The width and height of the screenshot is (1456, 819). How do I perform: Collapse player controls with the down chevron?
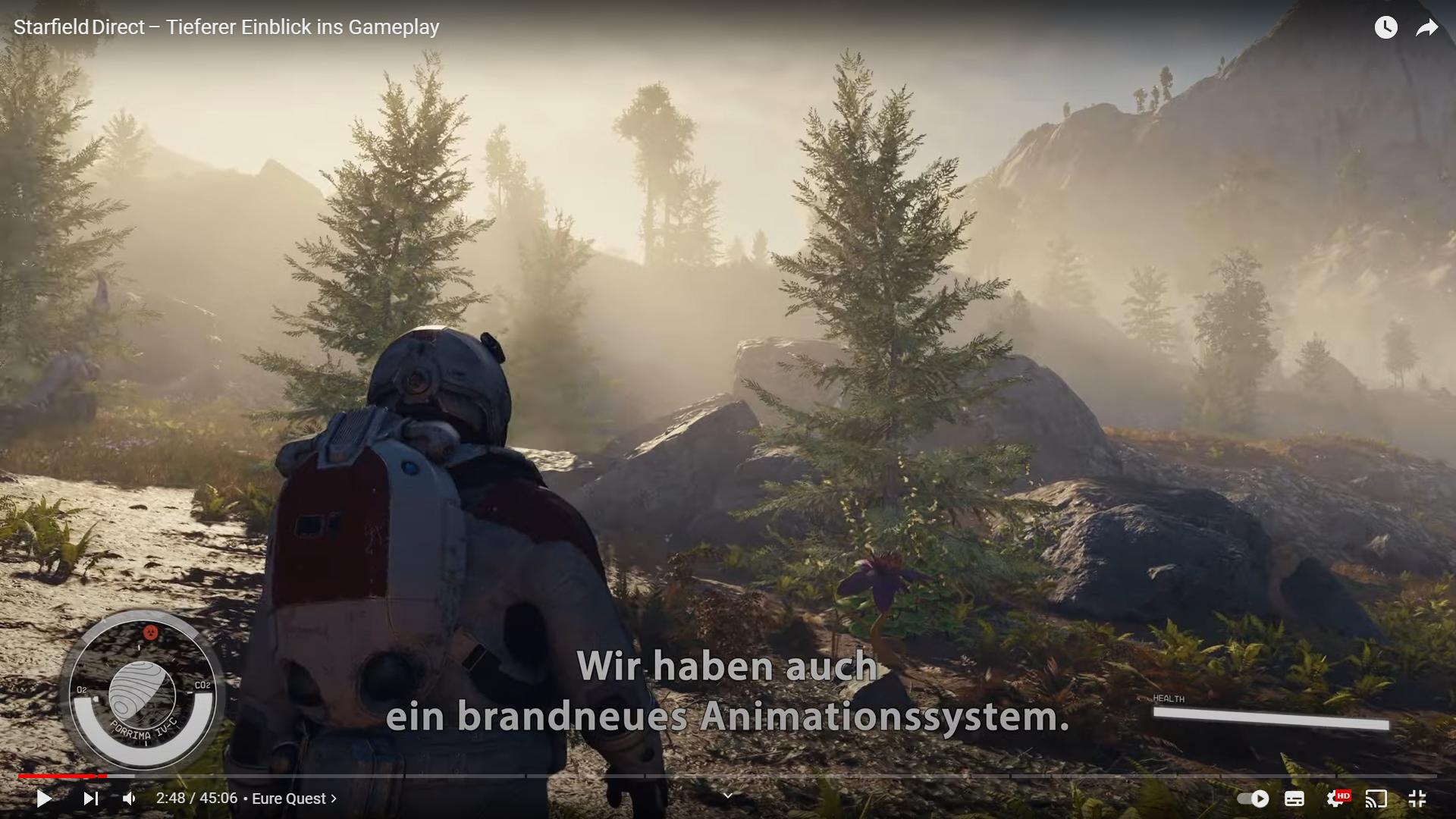(727, 795)
